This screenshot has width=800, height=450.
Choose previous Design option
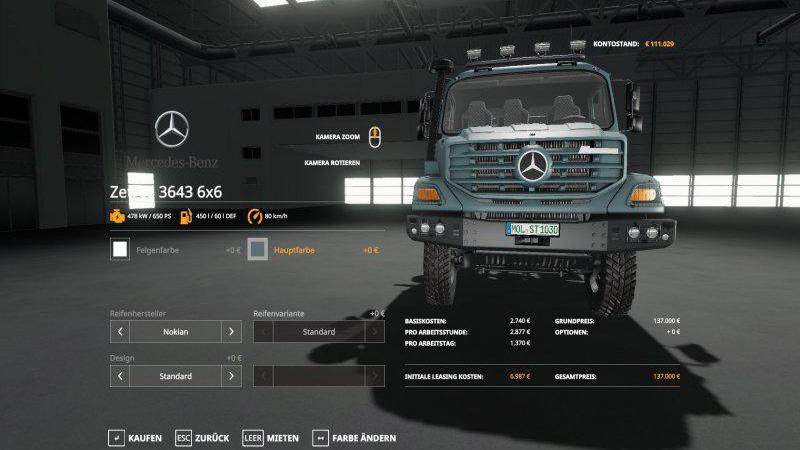pyautogui.click(x=120, y=377)
